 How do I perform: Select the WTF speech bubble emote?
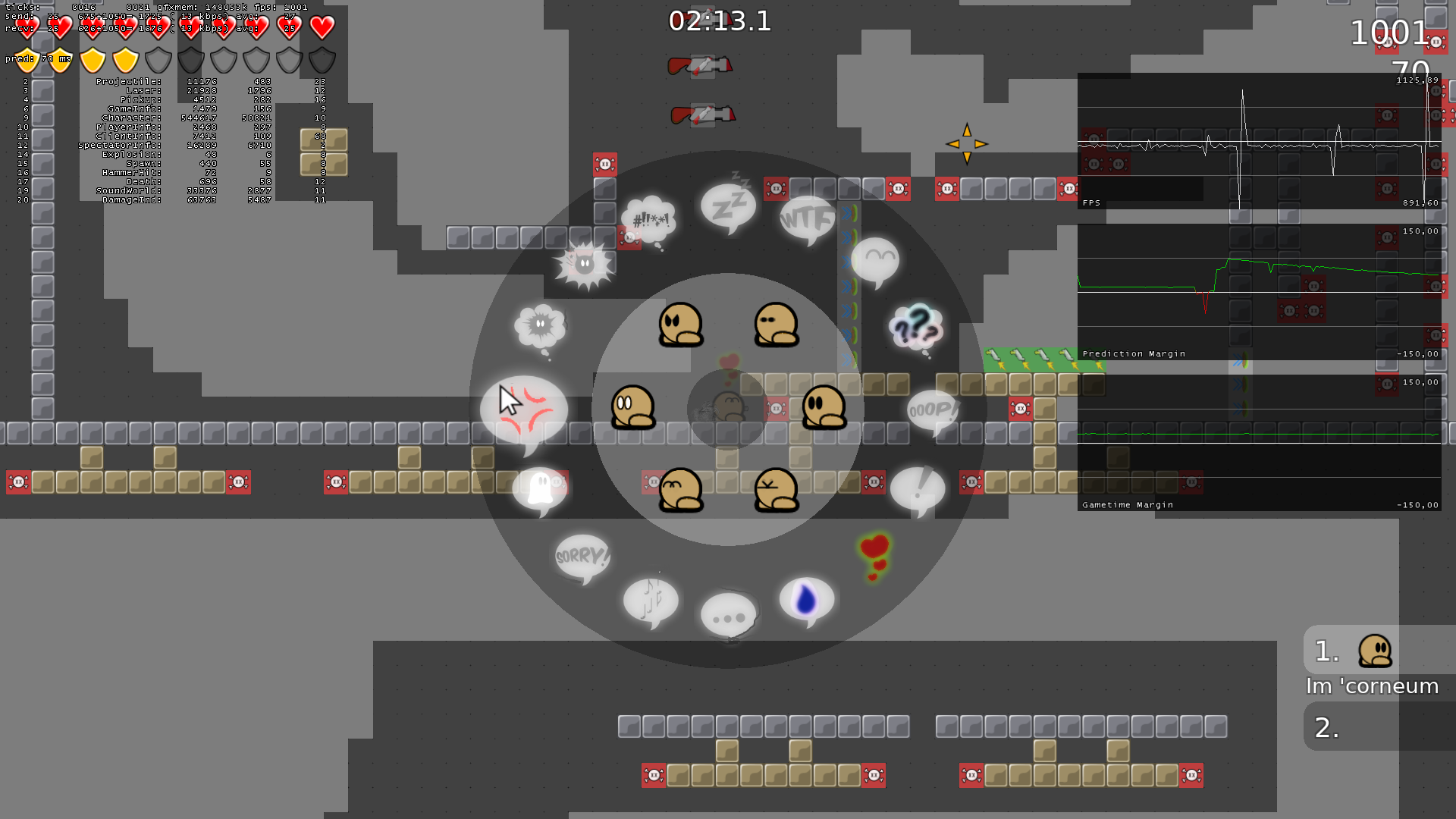click(x=808, y=220)
